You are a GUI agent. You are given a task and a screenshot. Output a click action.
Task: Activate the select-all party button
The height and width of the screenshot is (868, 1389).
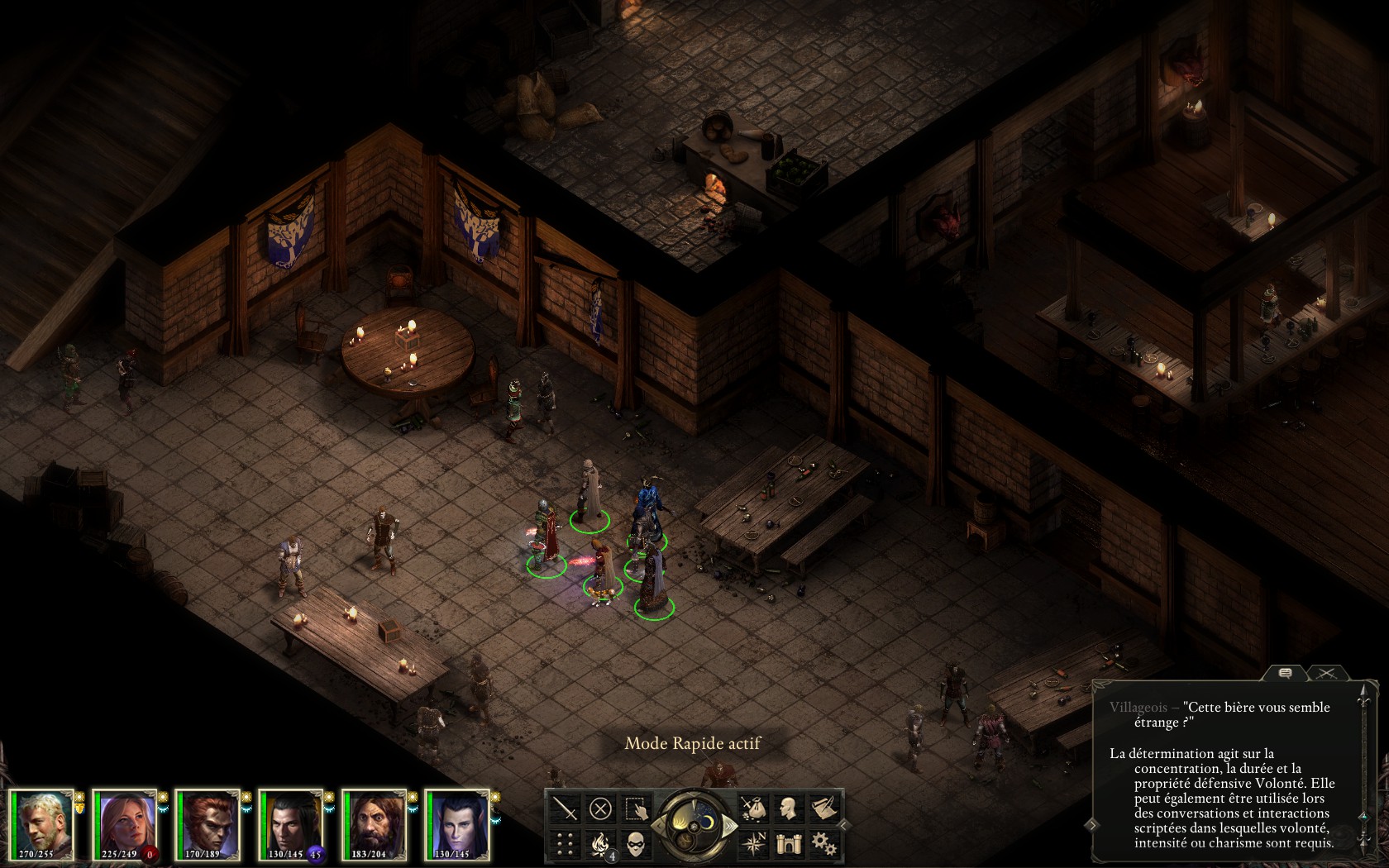click(x=636, y=808)
